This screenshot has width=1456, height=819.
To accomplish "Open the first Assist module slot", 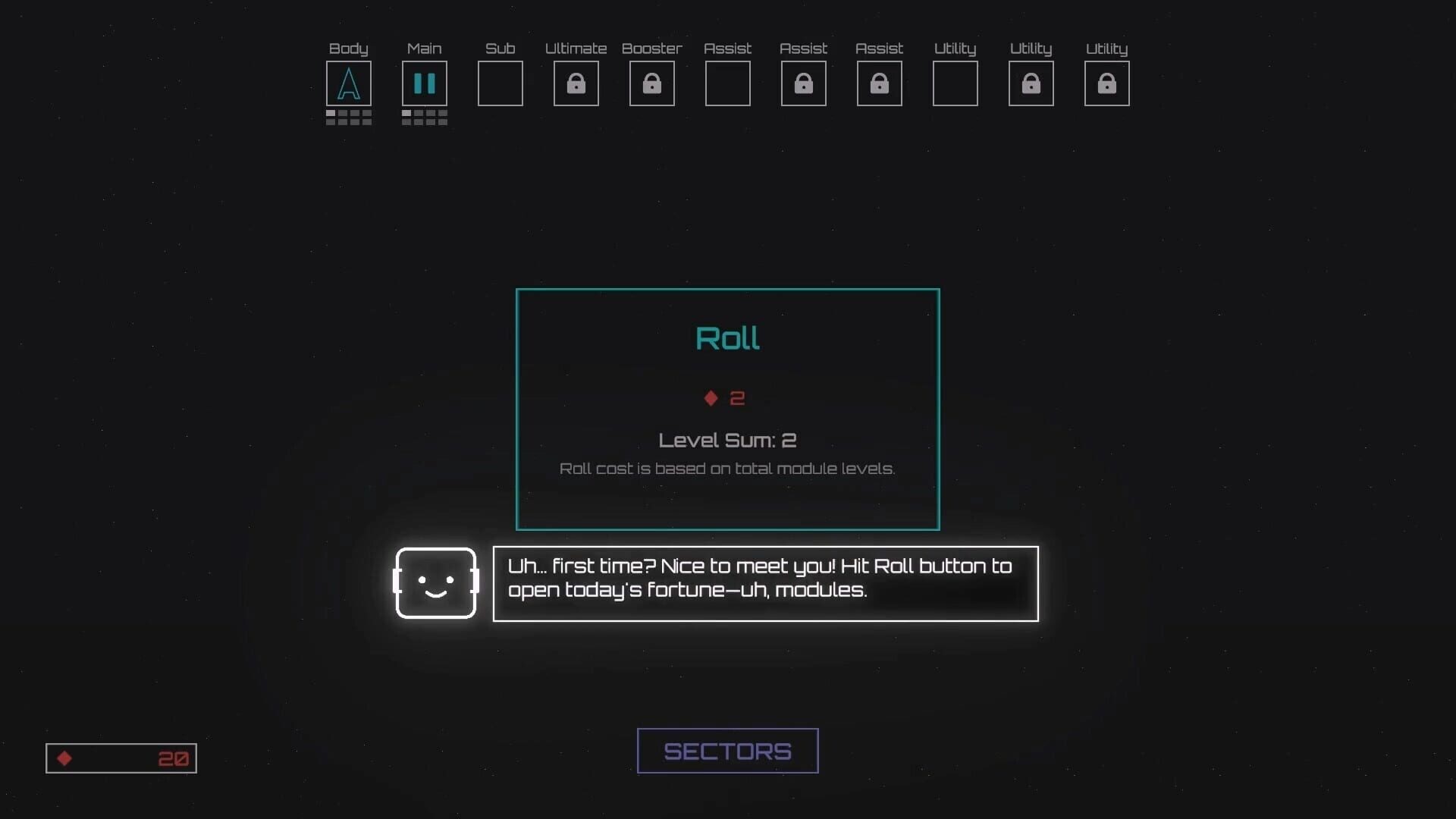I will click(728, 83).
